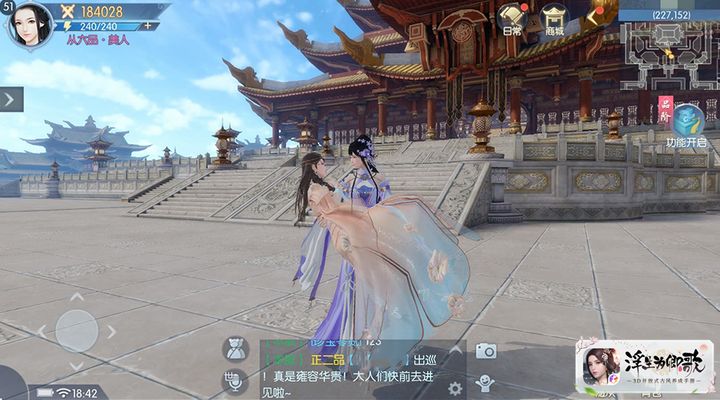Open the character pose icon below camera
Image resolution: width=720 pixels, height=400 pixels.
click(486, 382)
